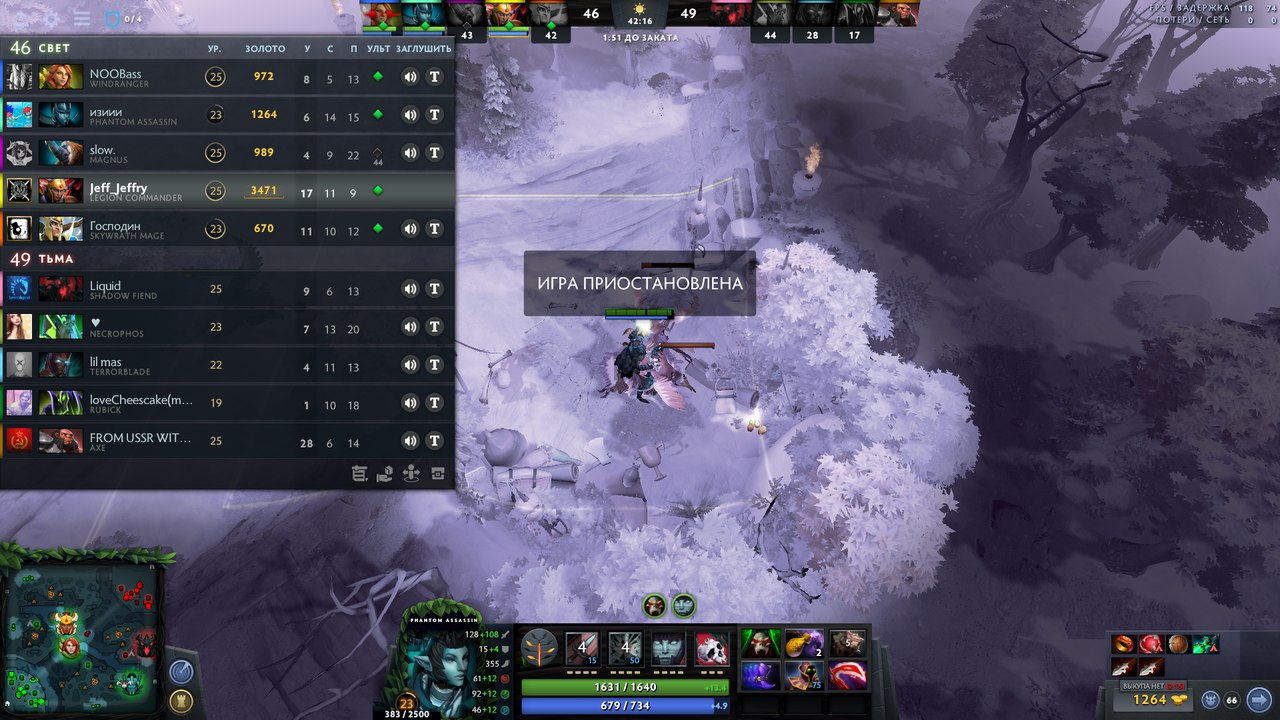Mute NOOBass's voice with the speaker icon
This screenshot has width=1280, height=720.
409,76
